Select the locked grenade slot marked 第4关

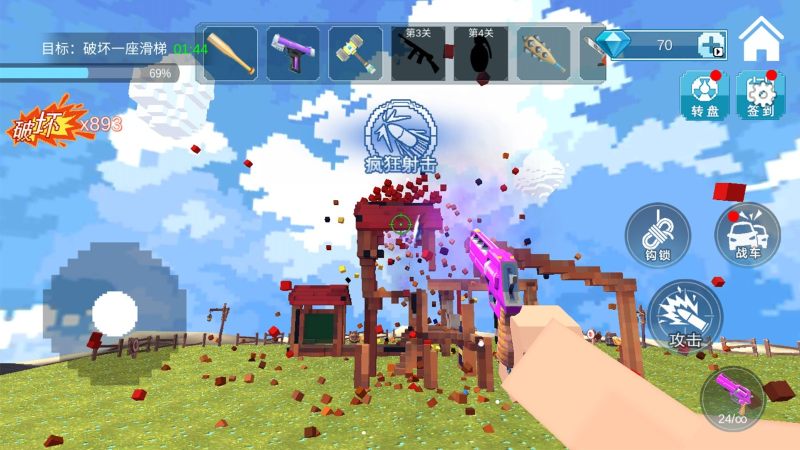pyautogui.click(x=481, y=53)
